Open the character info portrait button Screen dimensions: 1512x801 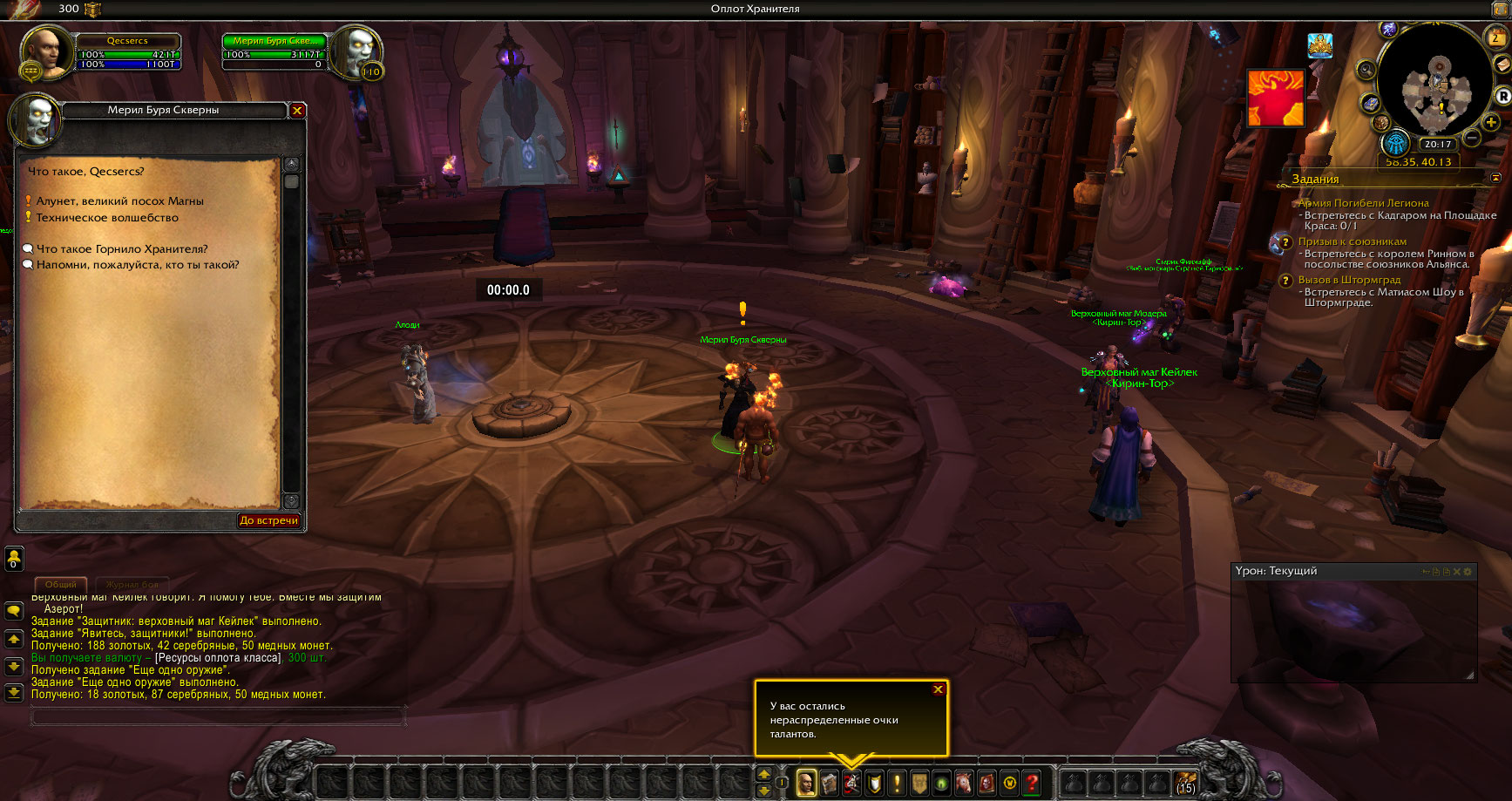pos(807,783)
